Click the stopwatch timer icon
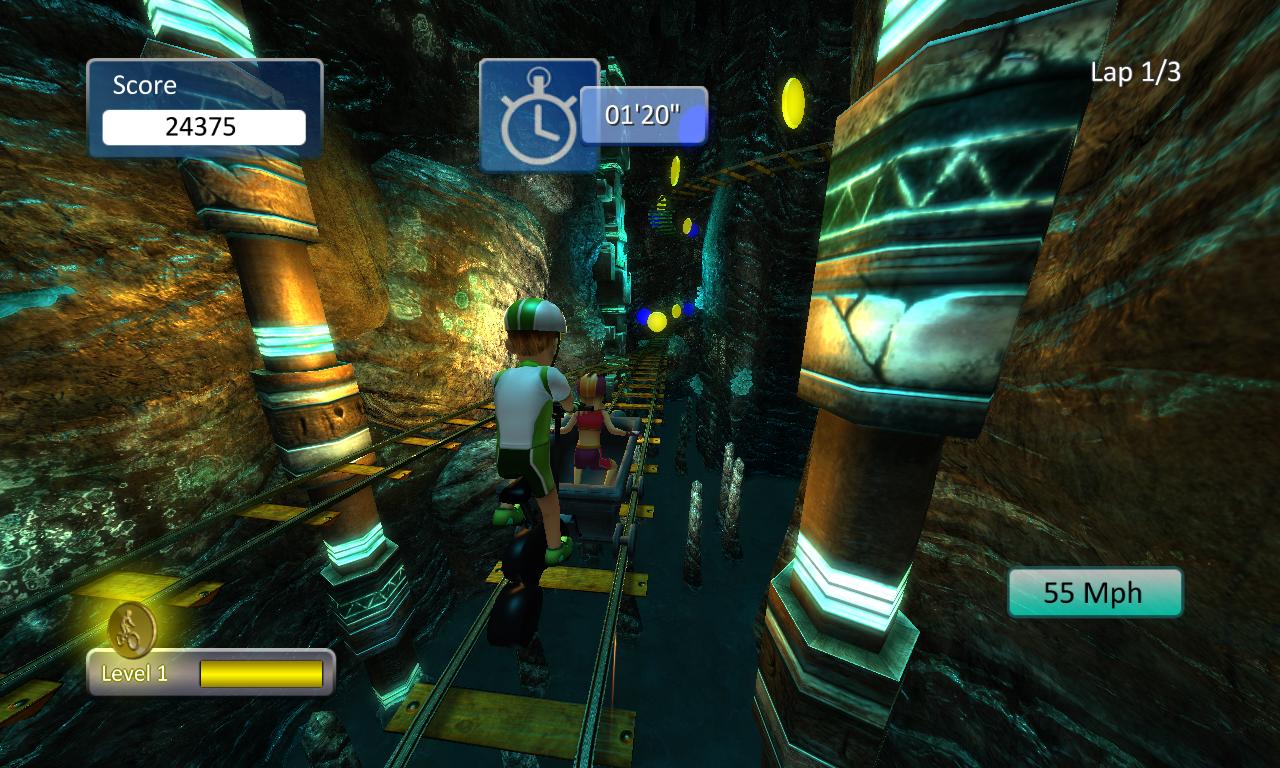Image resolution: width=1280 pixels, height=768 pixels. click(538, 116)
